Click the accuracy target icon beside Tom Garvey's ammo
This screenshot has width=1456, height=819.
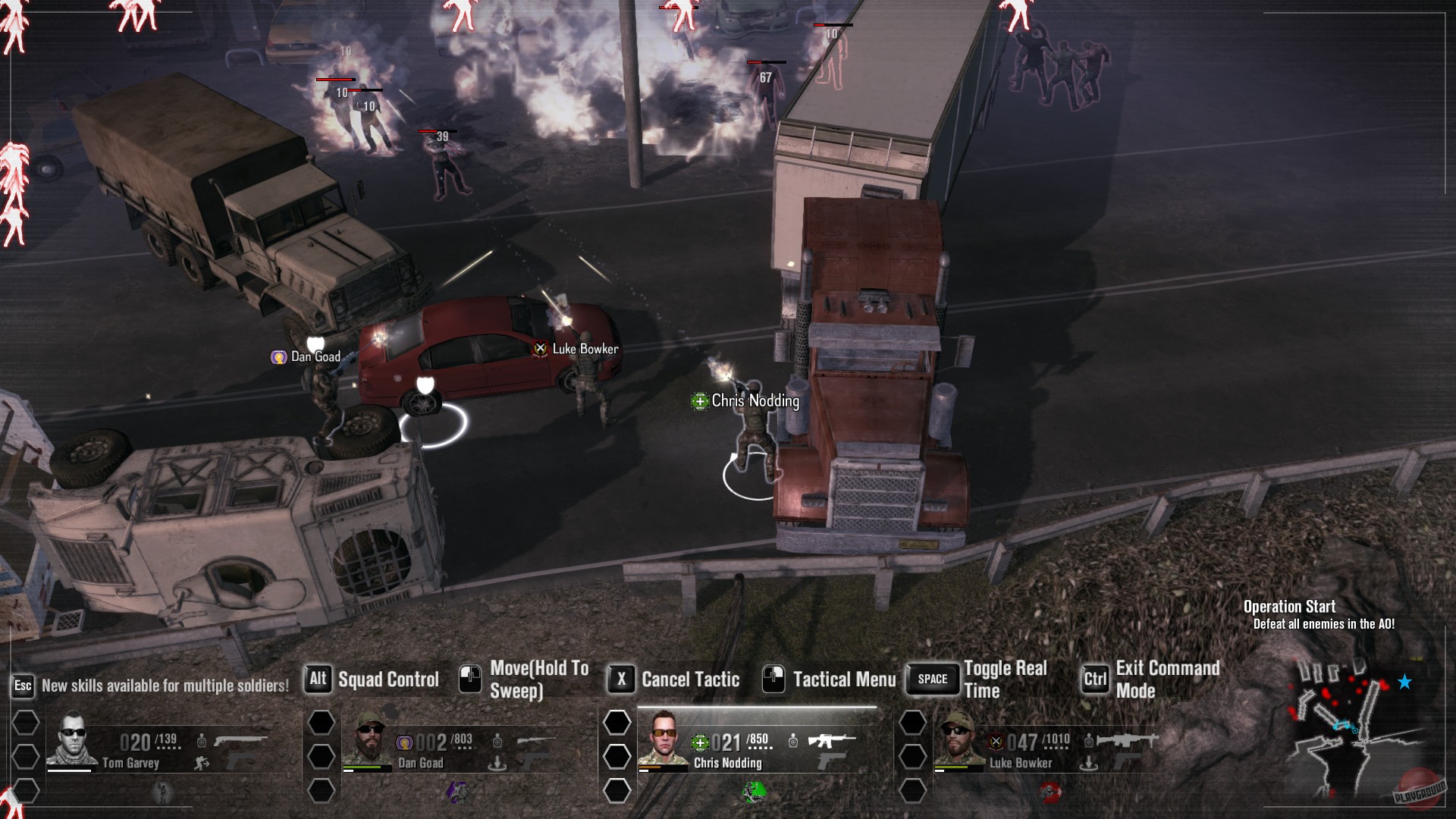[x=200, y=740]
